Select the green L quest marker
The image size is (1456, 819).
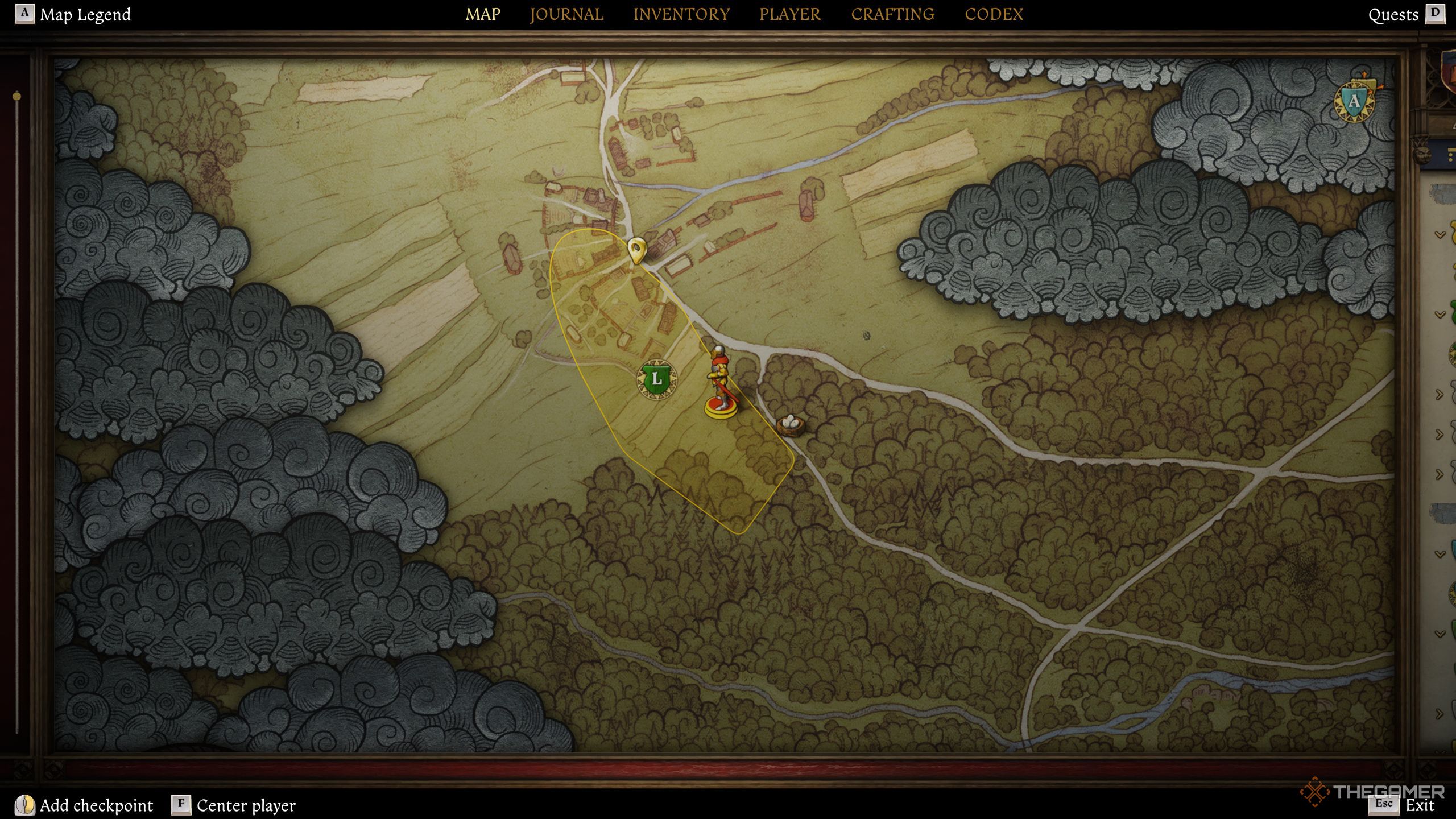[657, 378]
